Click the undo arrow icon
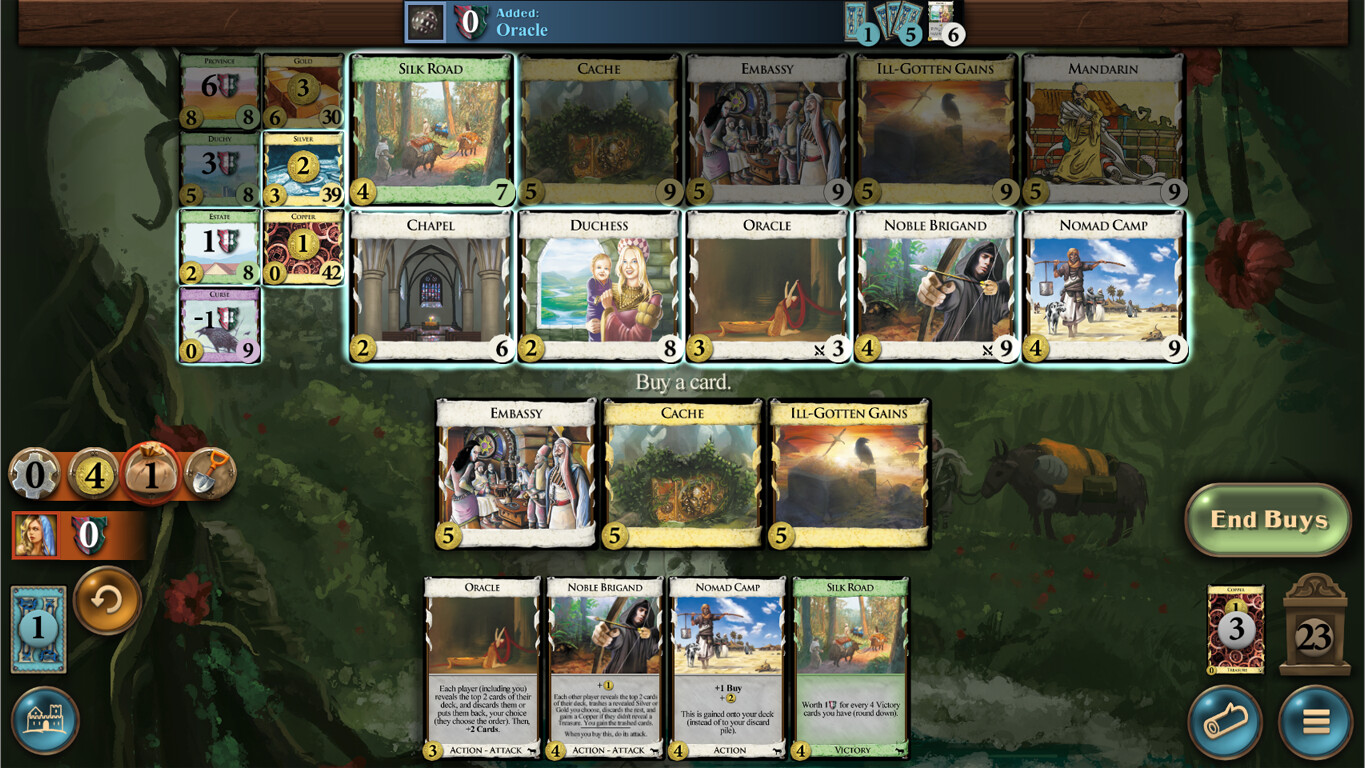This screenshot has width=1365, height=768. pyautogui.click(x=107, y=603)
